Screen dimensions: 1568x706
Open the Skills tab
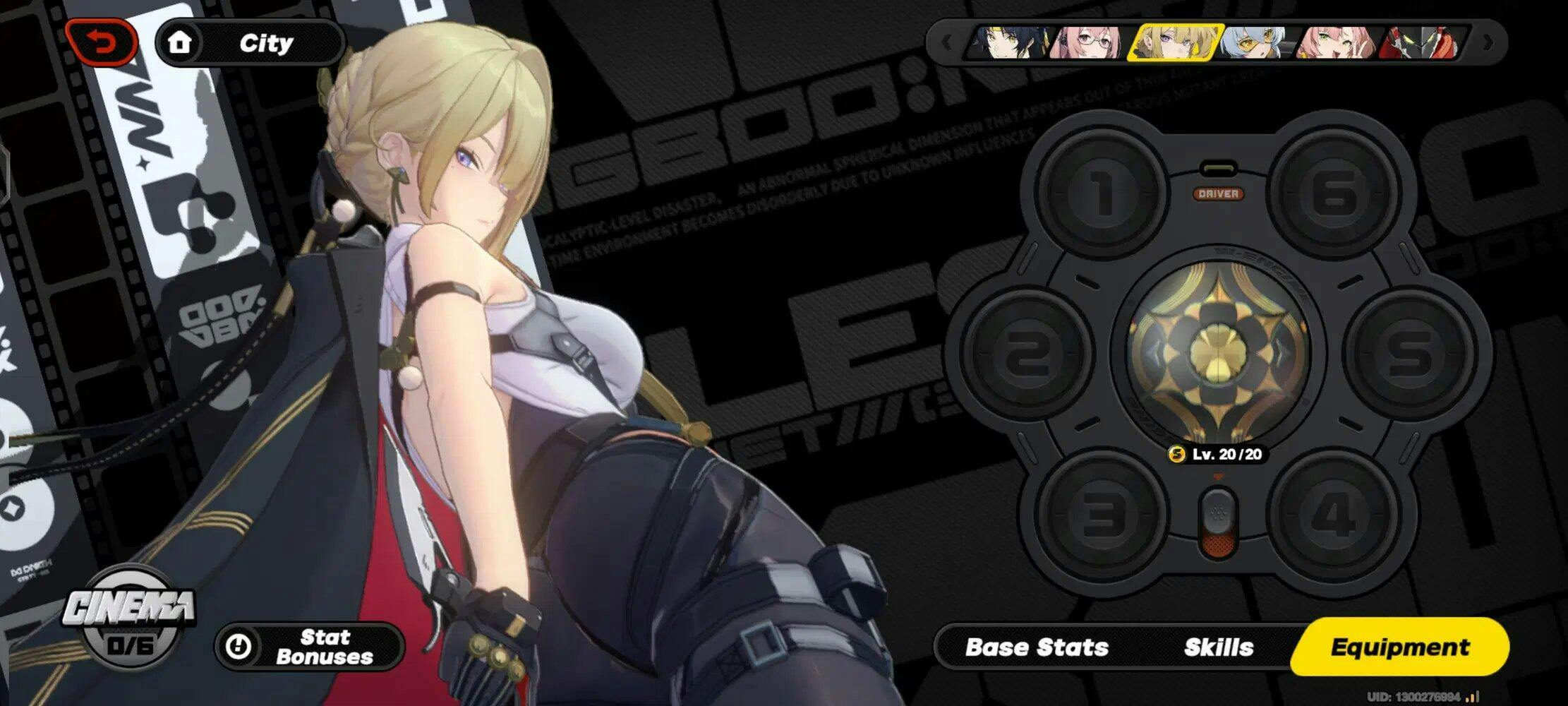[1218, 647]
